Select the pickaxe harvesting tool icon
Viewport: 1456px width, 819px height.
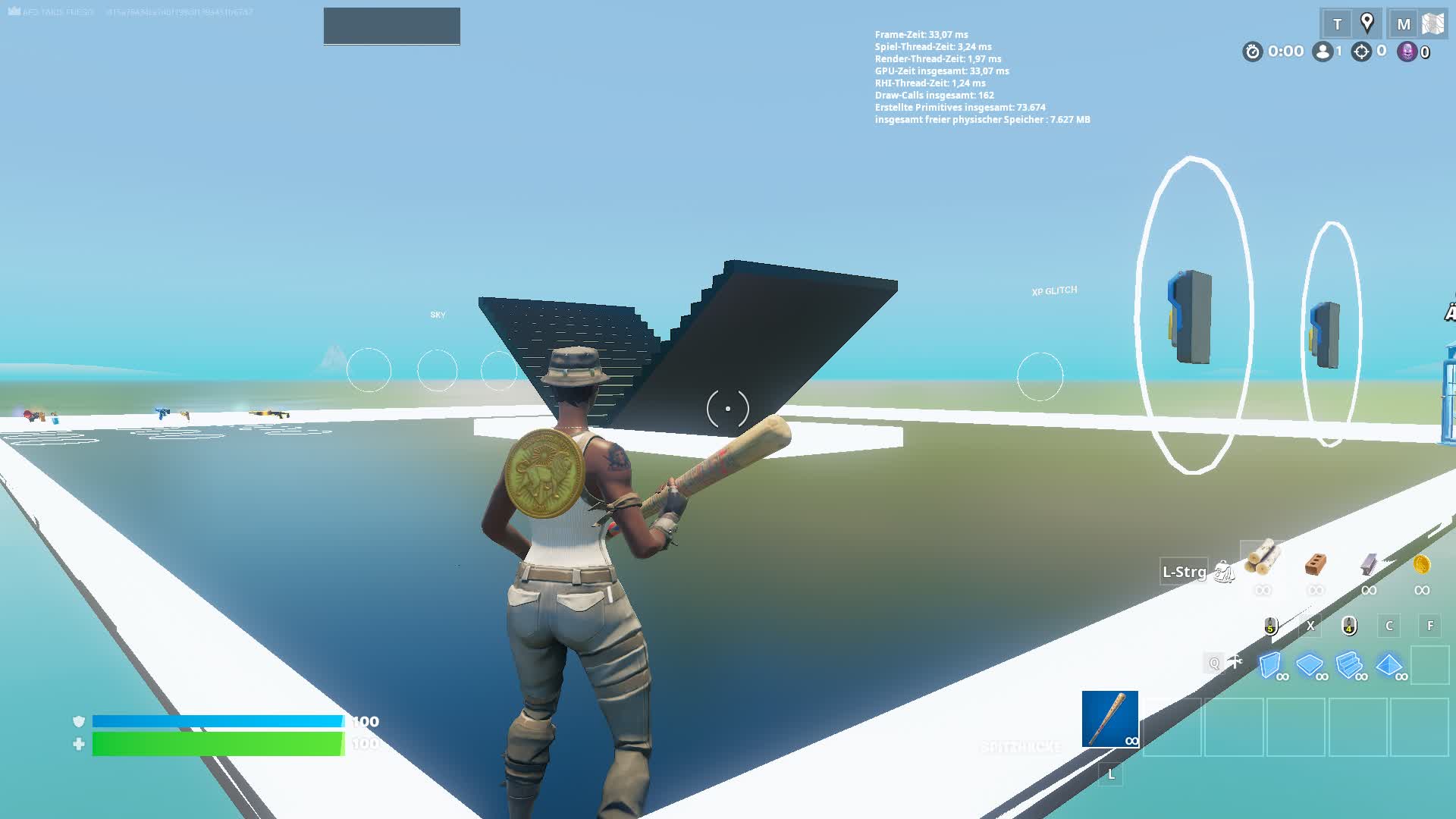point(1234,662)
